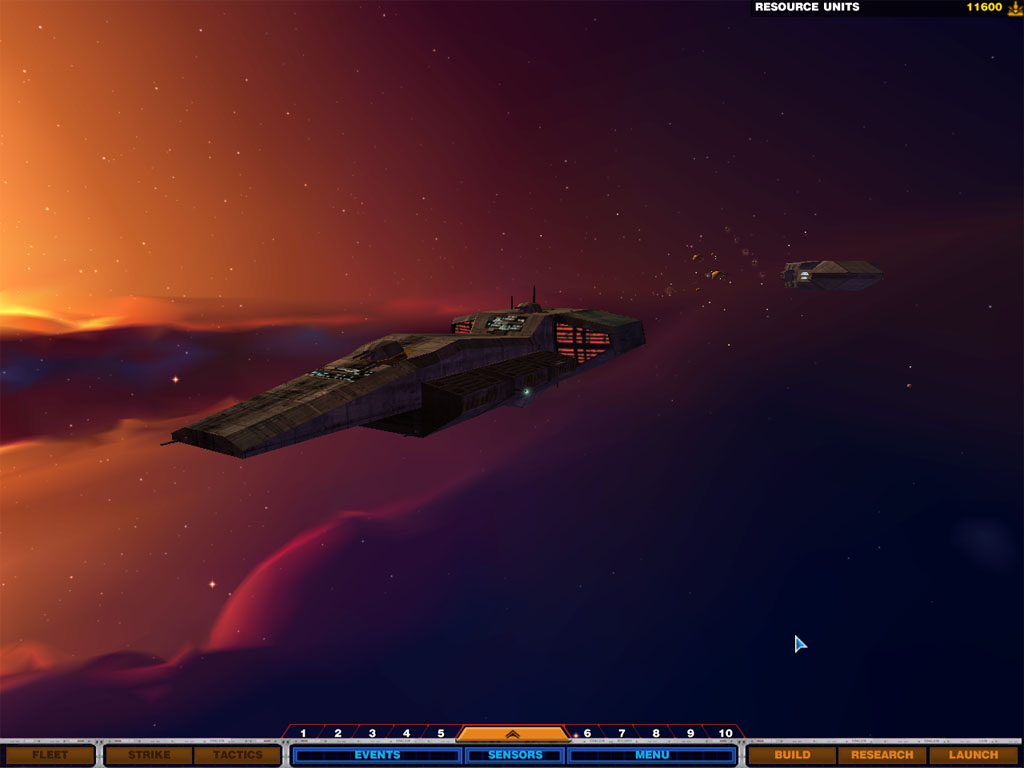
Task: Switch to the Sensors manager view
Action: point(514,755)
